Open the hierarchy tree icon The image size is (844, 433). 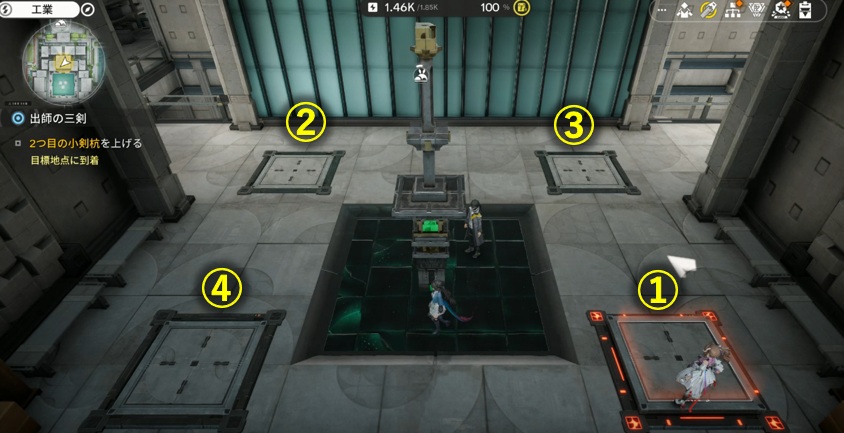[x=734, y=11]
